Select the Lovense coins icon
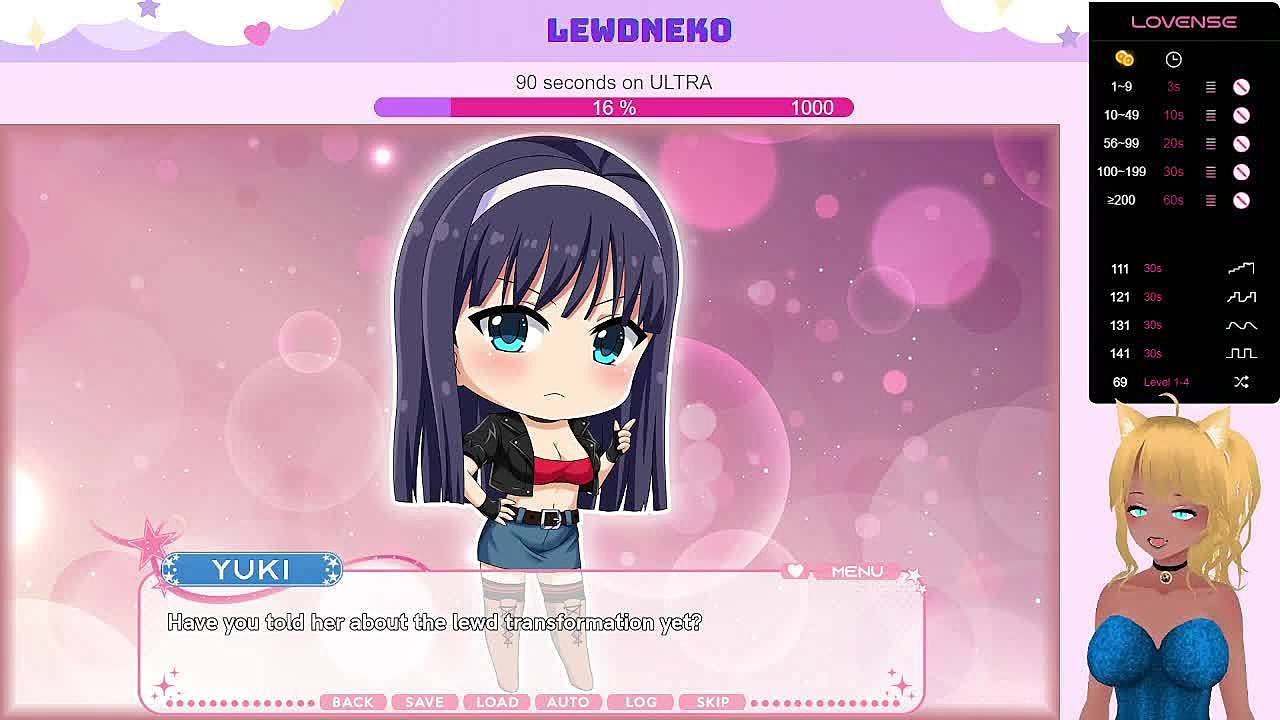The image size is (1280, 720). [1124, 59]
